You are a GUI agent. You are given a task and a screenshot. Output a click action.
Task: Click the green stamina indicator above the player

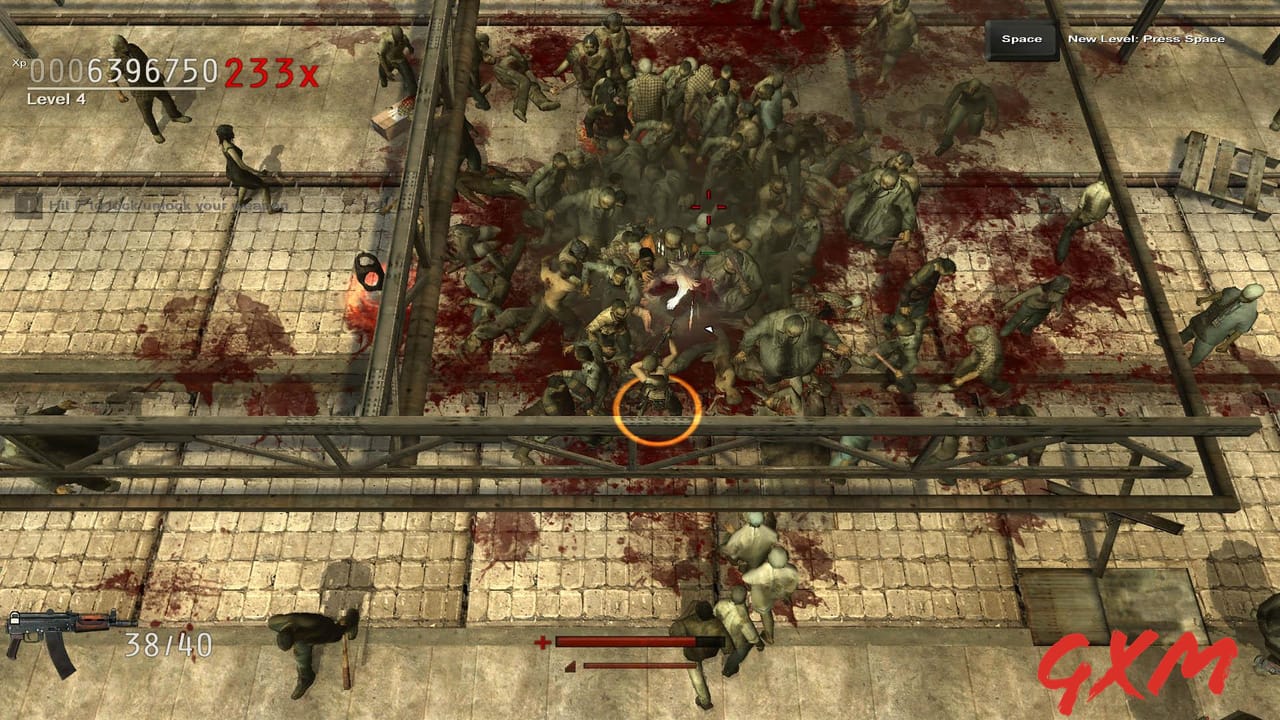pyautogui.click(x=709, y=252)
